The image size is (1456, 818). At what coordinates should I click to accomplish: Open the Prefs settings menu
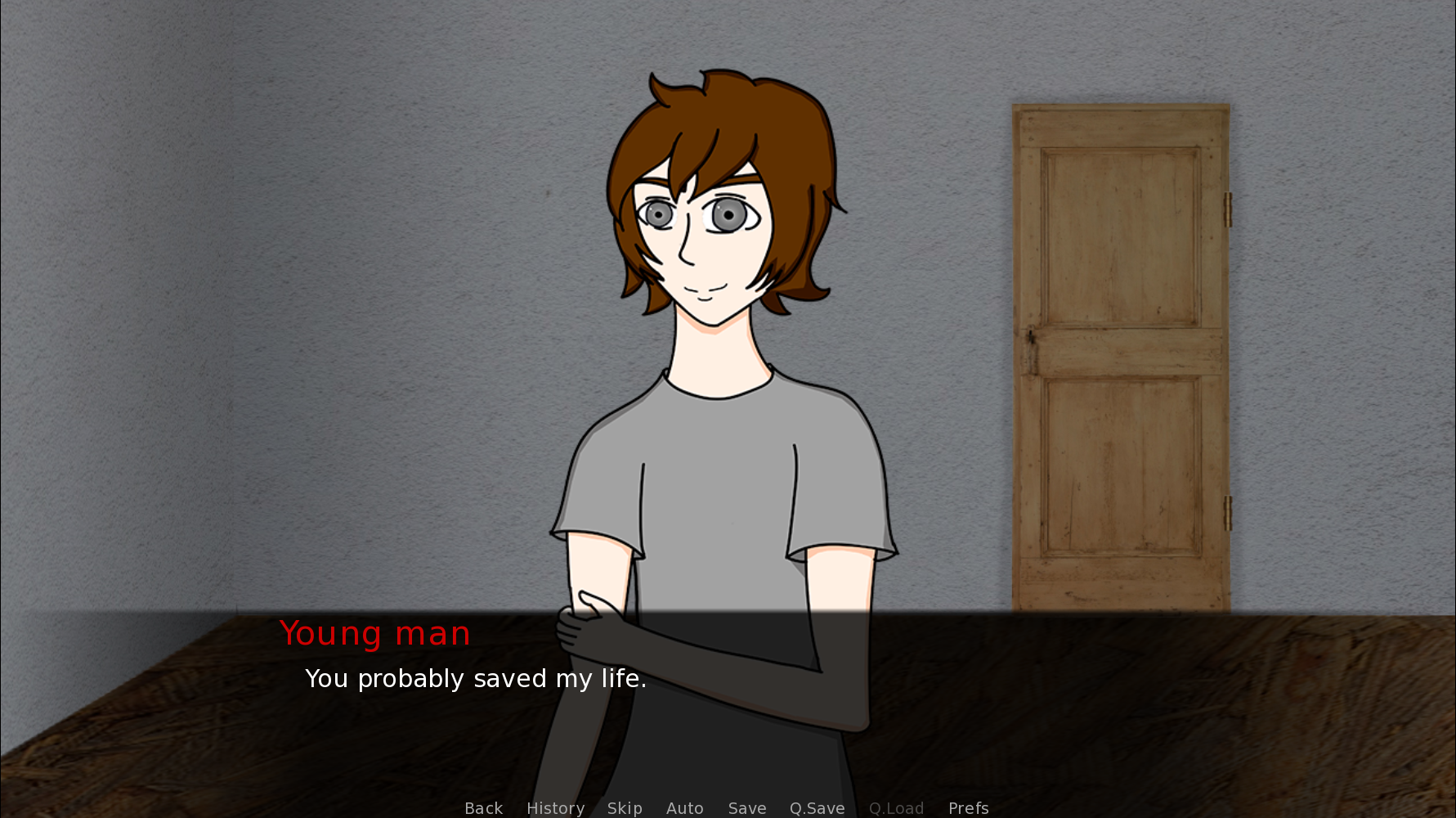[x=968, y=808]
